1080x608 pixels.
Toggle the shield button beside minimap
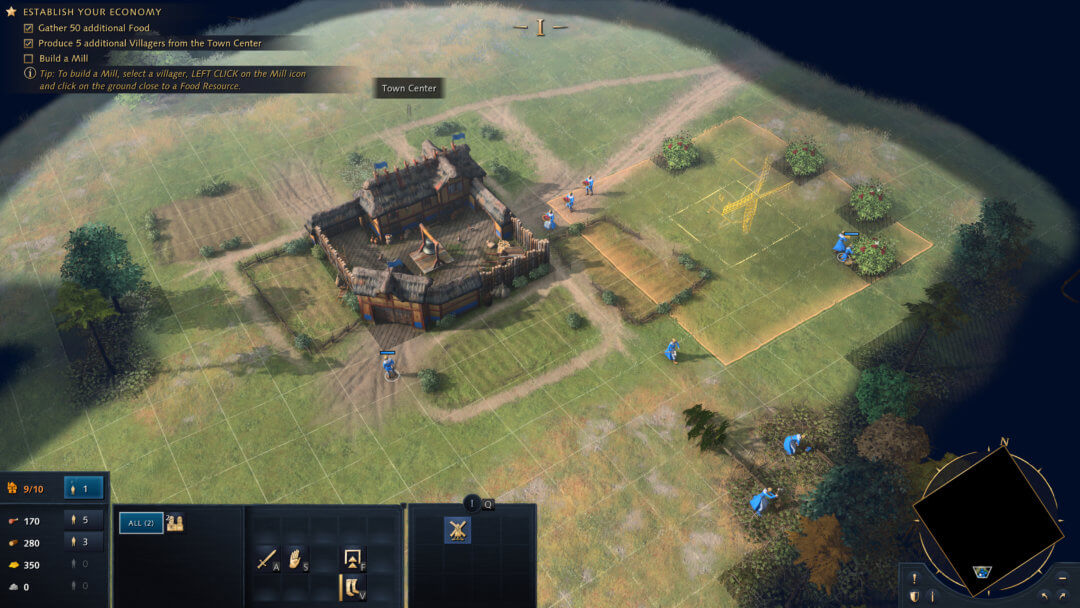tap(913, 596)
